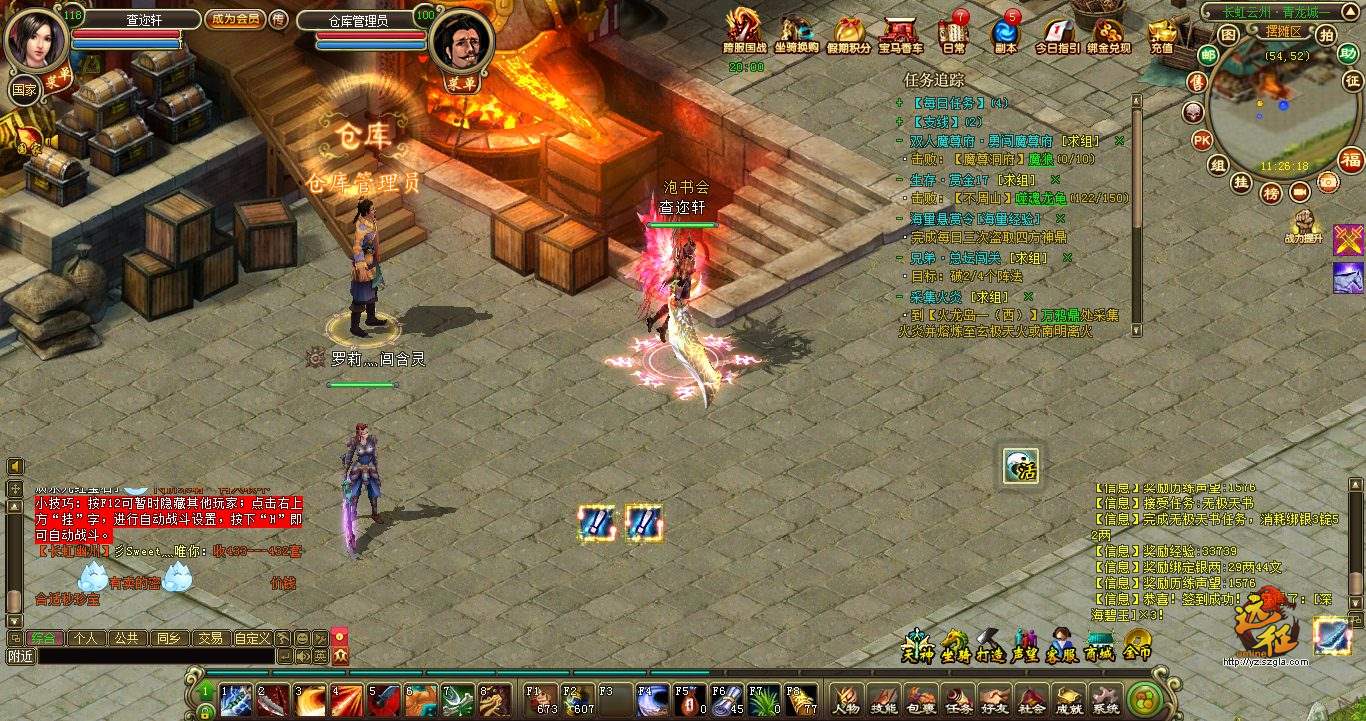Open the 今日指引 daily guide
1366x721 pixels.
tap(1057, 32)
